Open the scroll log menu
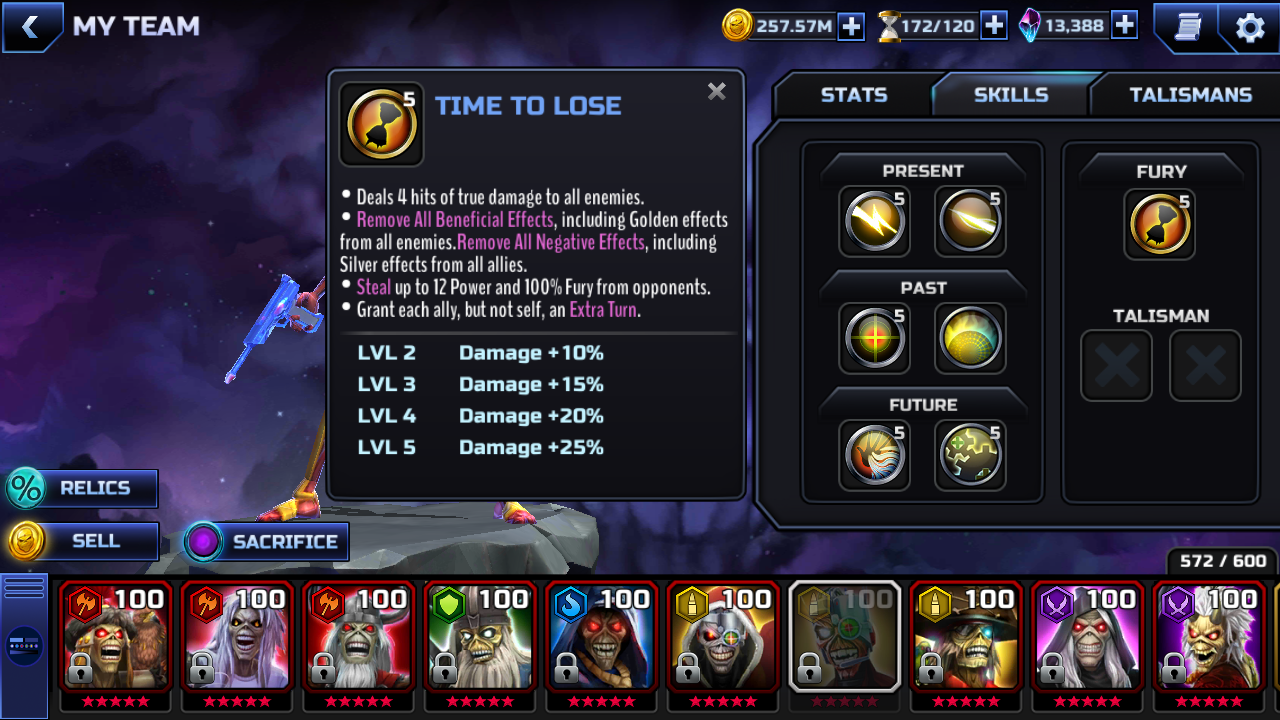 [x=1187, y=27]
